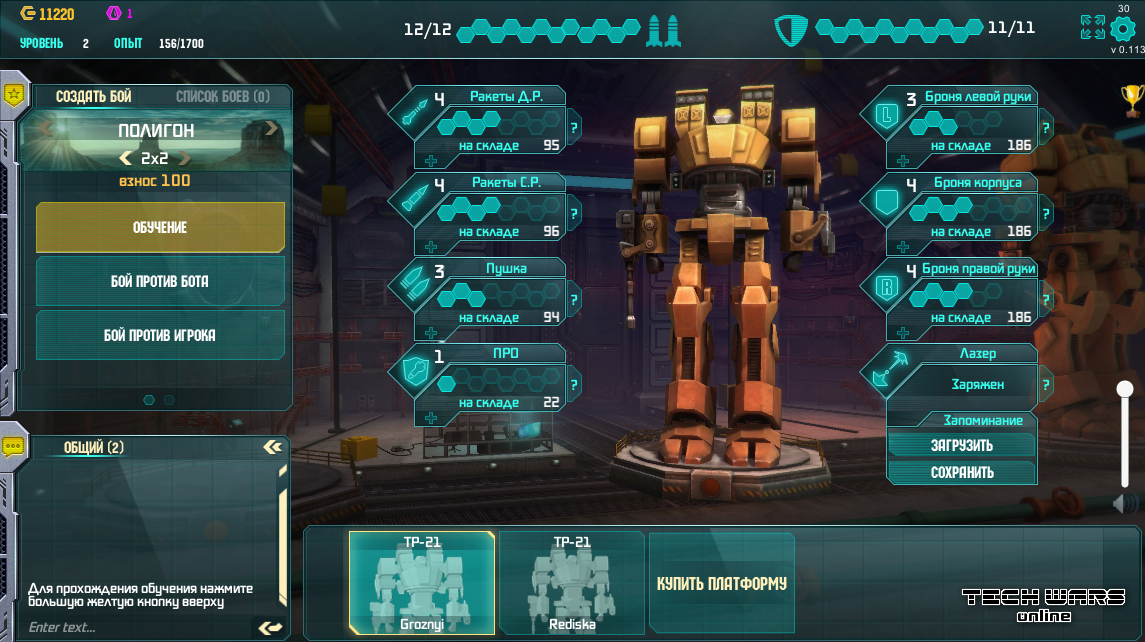Open the СОЗДАТЬ БОЙ tab
Image resolution: width=1145 pixels, height=642 pixels.
pyautogui.click(x=94, y=97)
